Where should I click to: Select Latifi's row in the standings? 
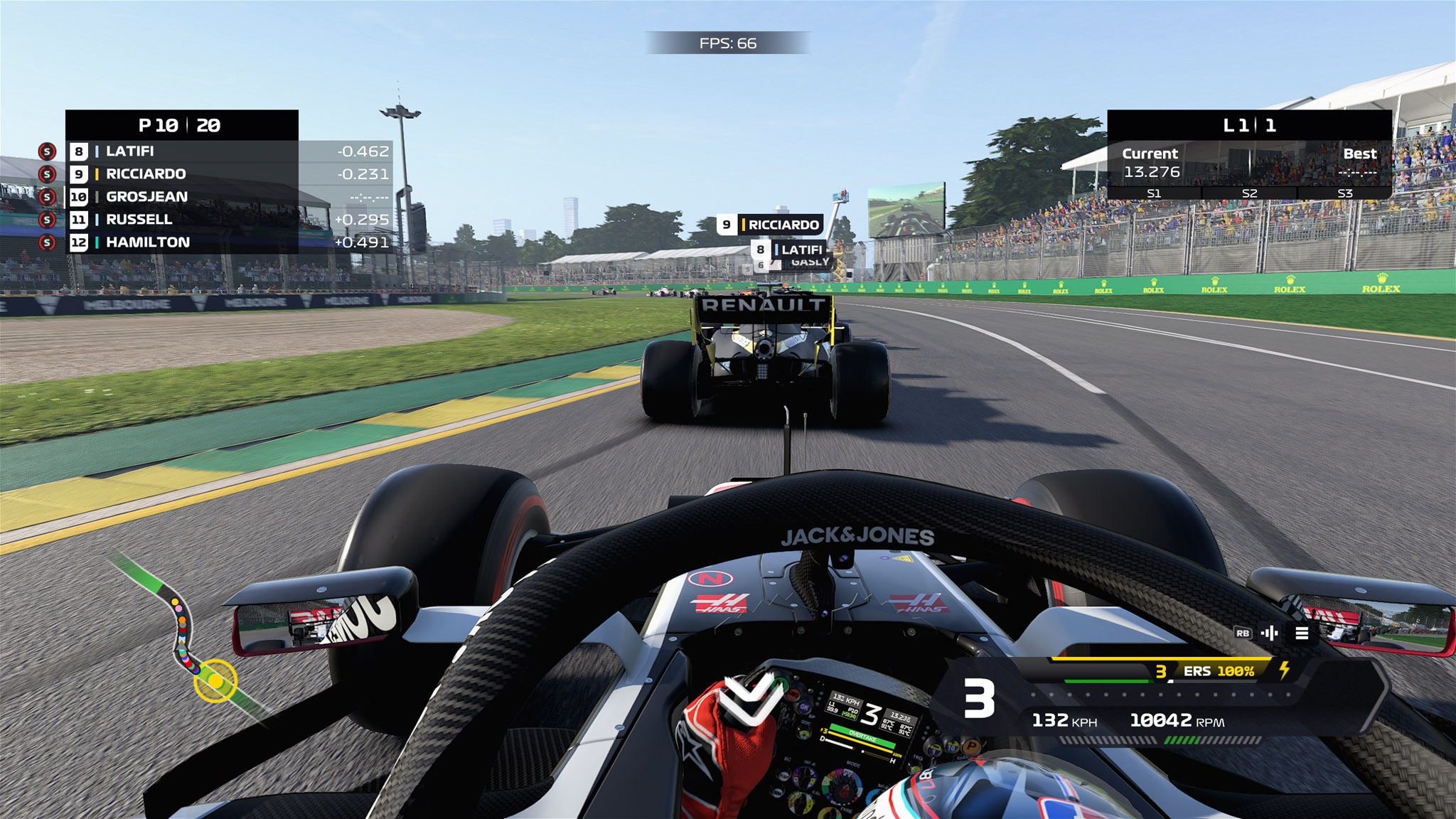pos(227,151)
